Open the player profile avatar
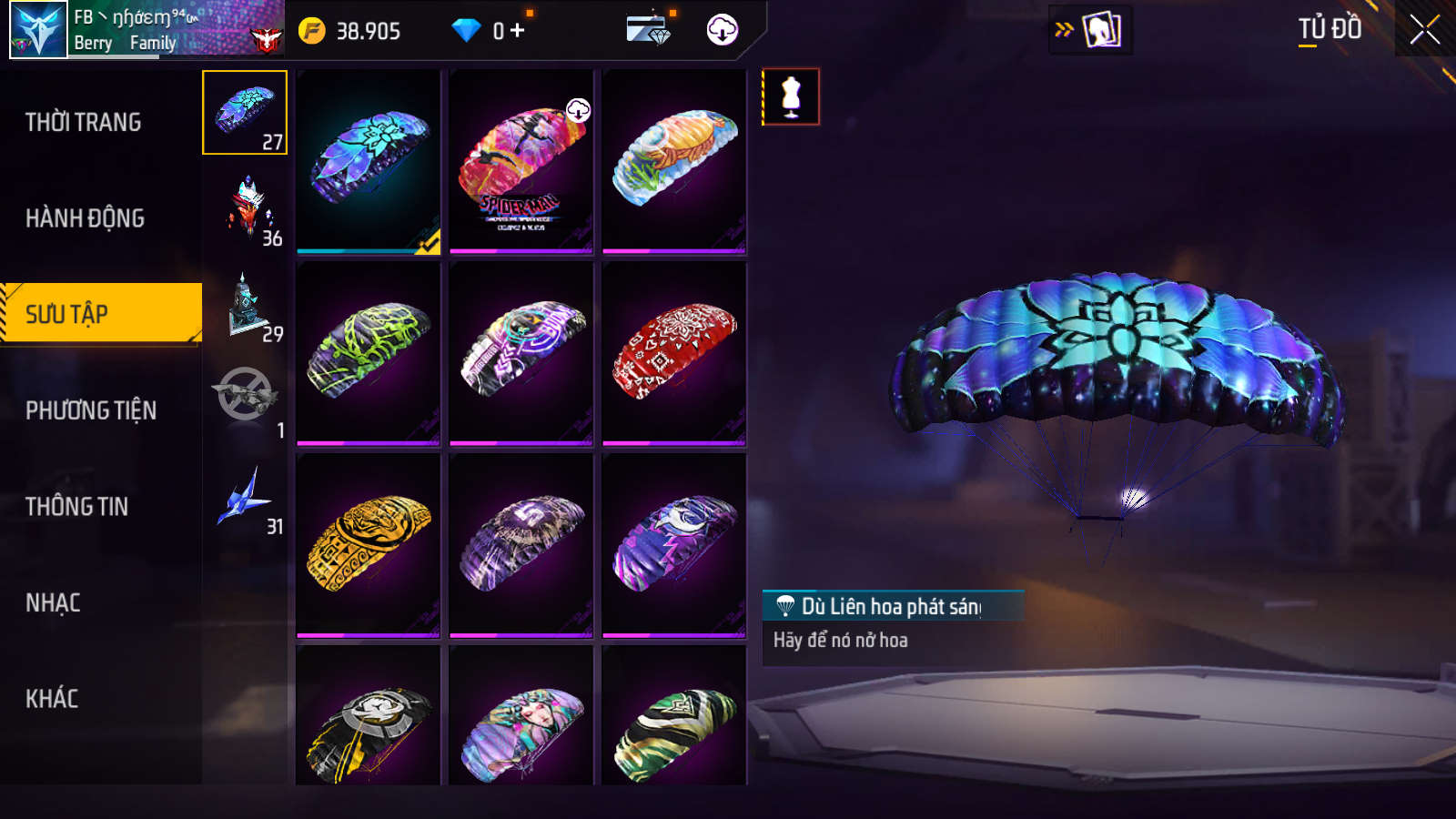The image size is (1456, 819). tap(38, 30)
